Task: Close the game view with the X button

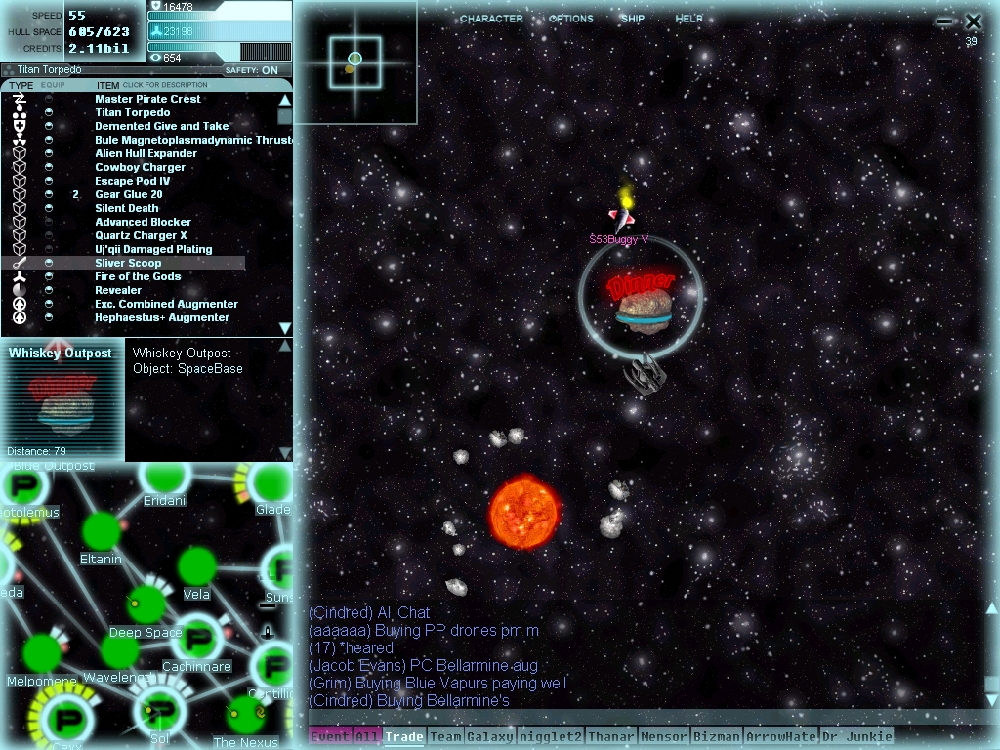Action: pos(973,21)
